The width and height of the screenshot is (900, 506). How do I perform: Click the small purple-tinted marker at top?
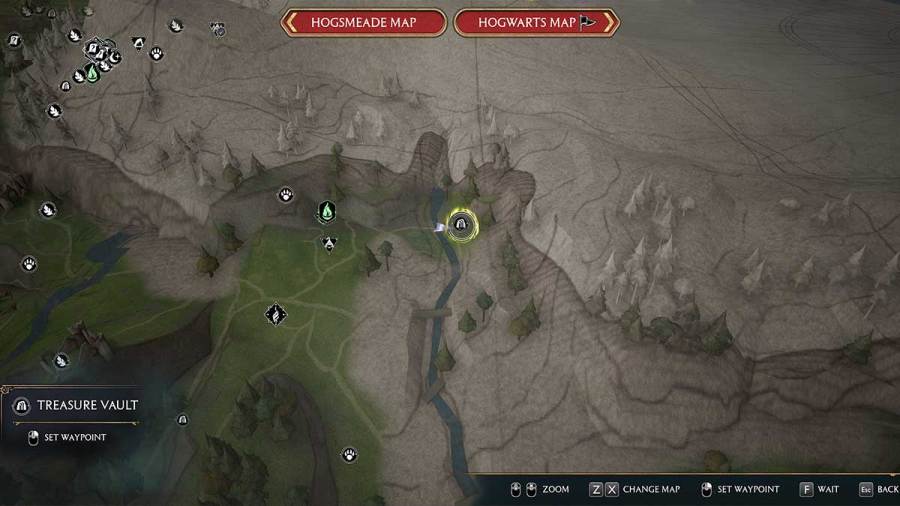pos(218,30)
